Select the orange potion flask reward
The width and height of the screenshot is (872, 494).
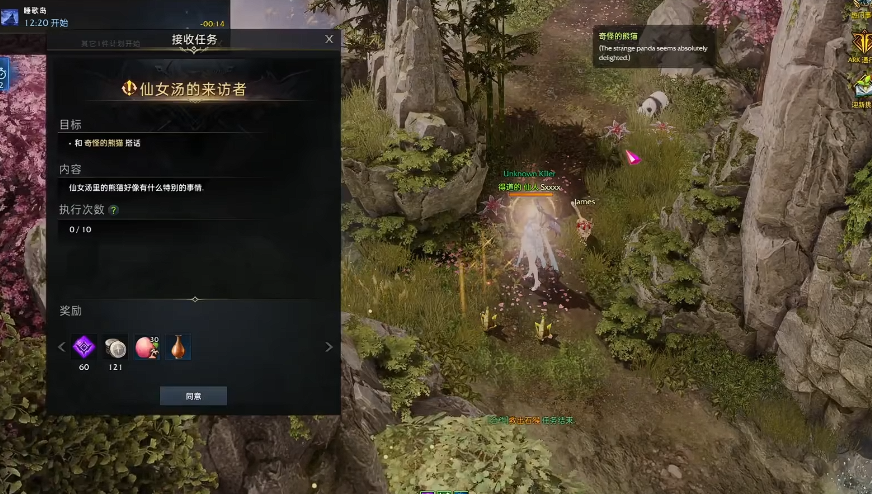[x=177, y=347]
